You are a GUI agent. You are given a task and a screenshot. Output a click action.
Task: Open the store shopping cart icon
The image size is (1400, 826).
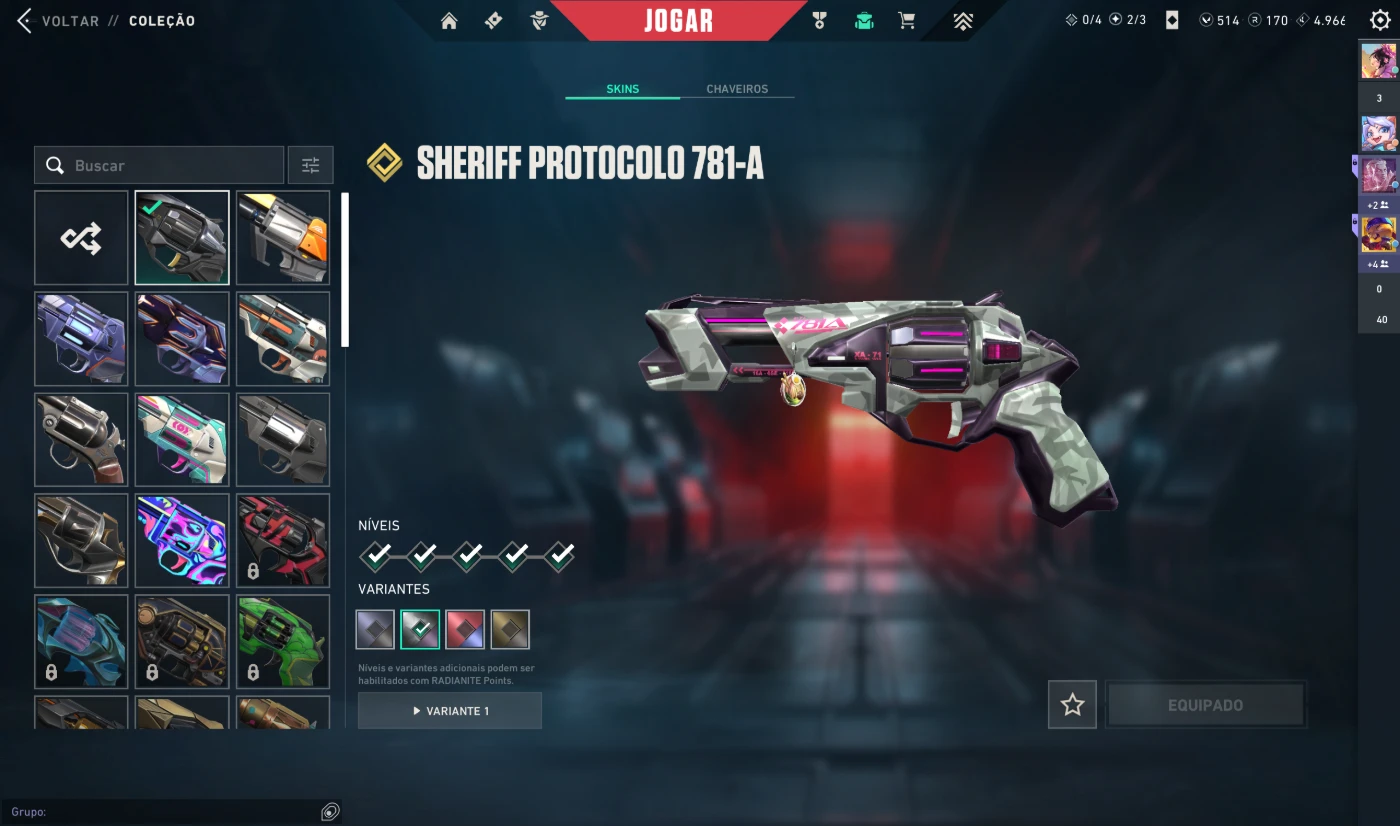(x=907, y=21)
